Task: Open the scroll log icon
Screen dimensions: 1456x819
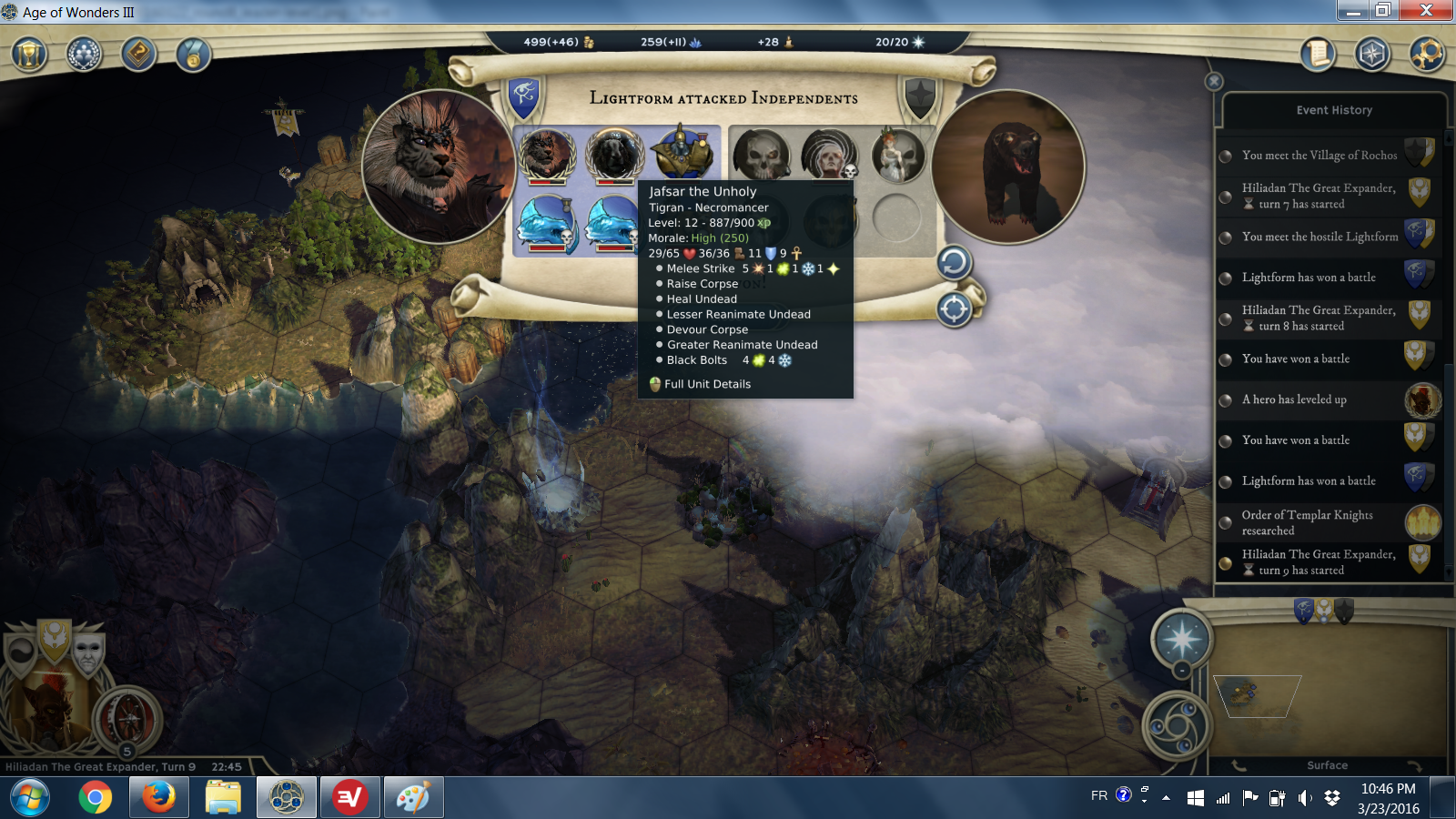Action: point(1317,55)
